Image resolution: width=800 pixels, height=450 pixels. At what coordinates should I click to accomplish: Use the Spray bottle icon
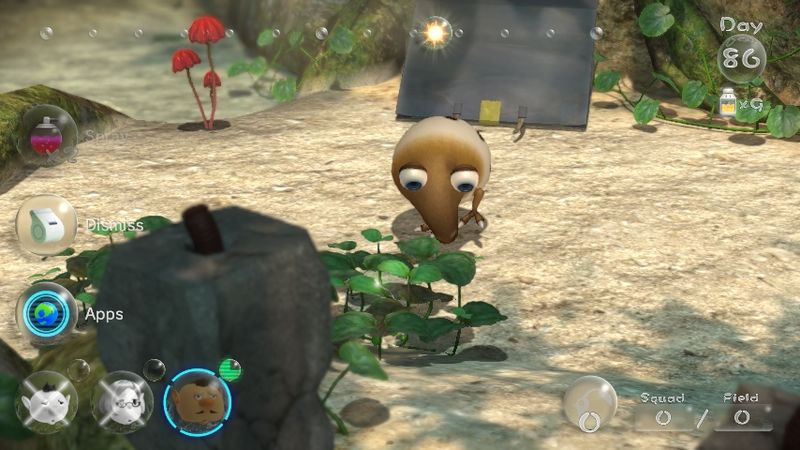47,135
